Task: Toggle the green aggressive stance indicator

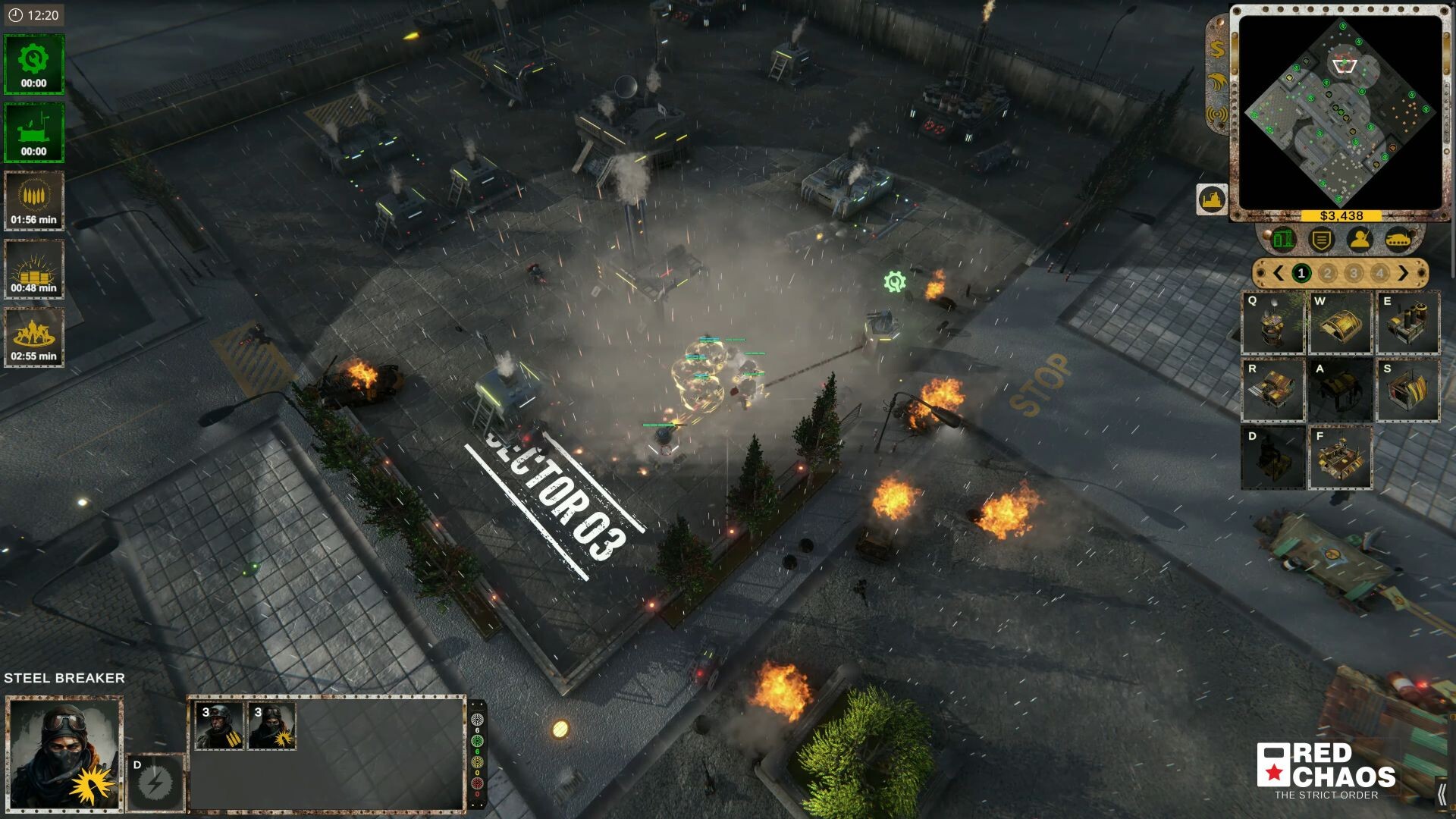Action: coord(478,741)
